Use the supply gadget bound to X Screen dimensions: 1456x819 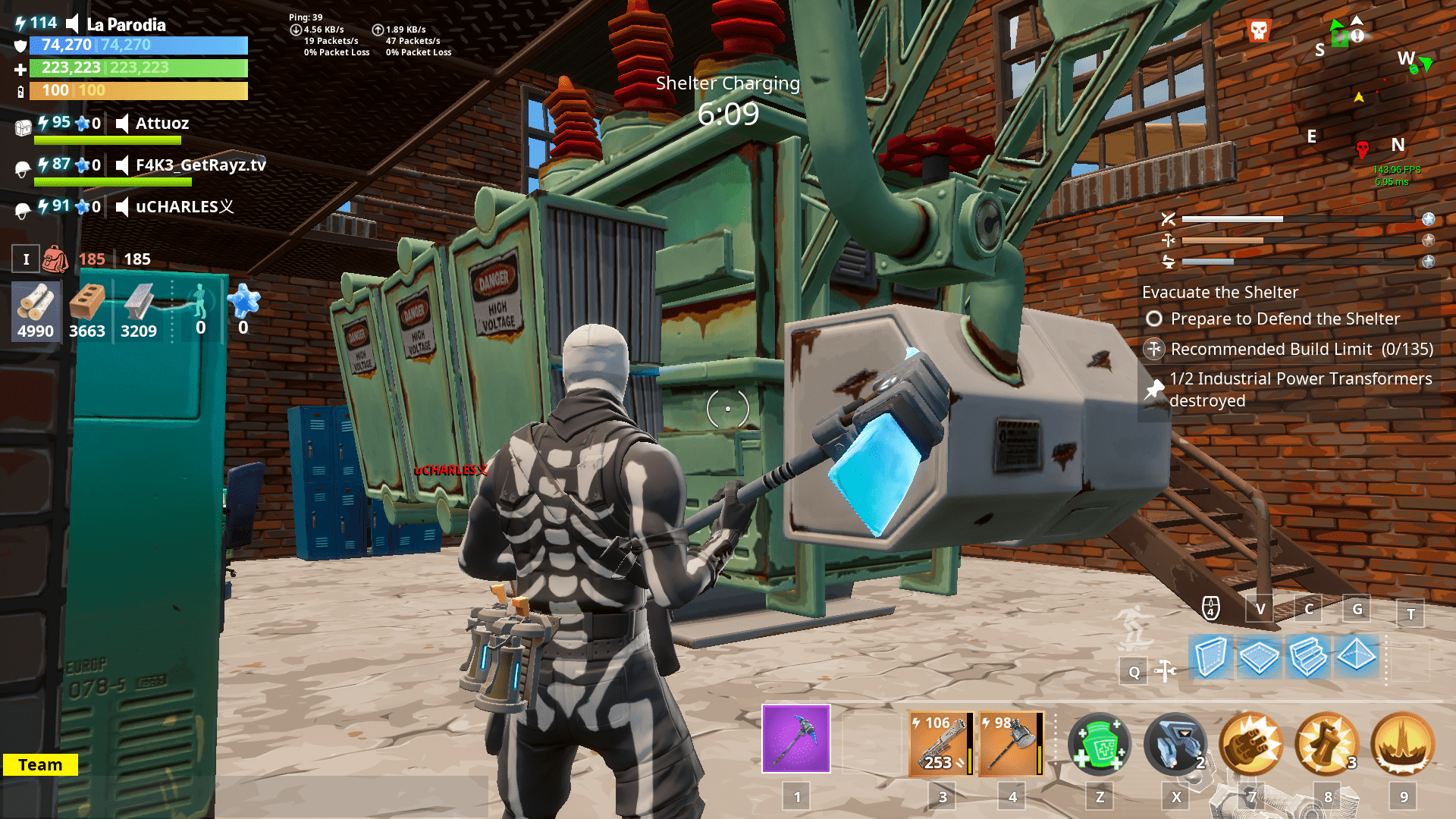click(1176, 745)
